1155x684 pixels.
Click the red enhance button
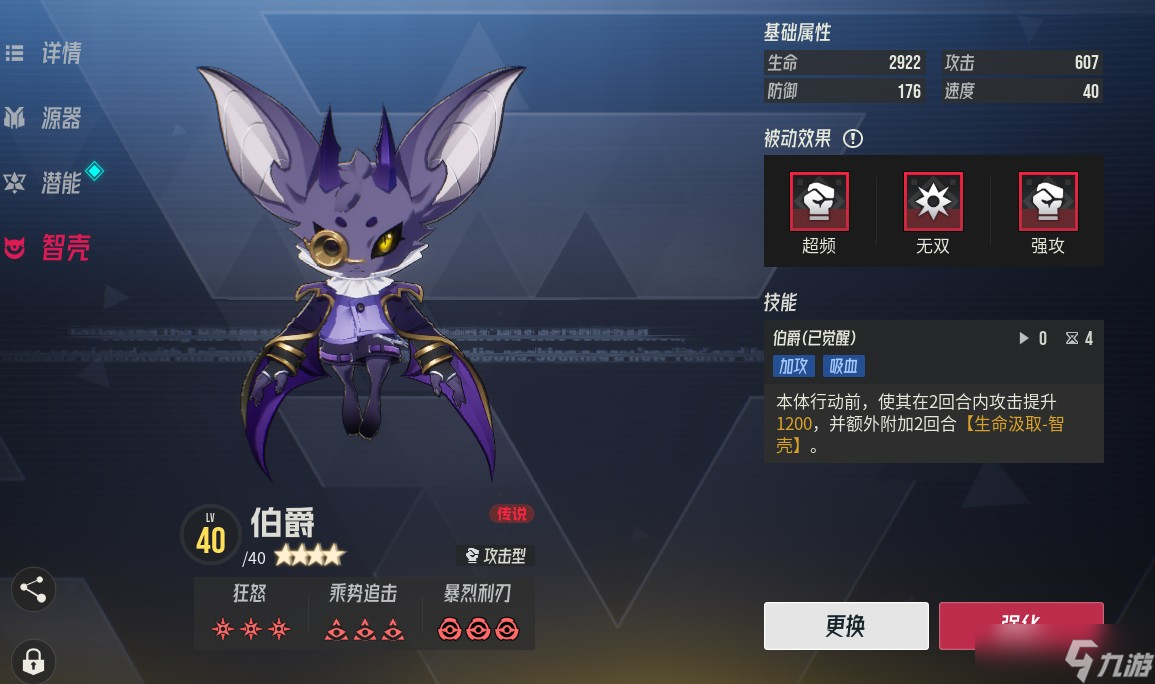pyautogui.click(x=1020, y=624)
